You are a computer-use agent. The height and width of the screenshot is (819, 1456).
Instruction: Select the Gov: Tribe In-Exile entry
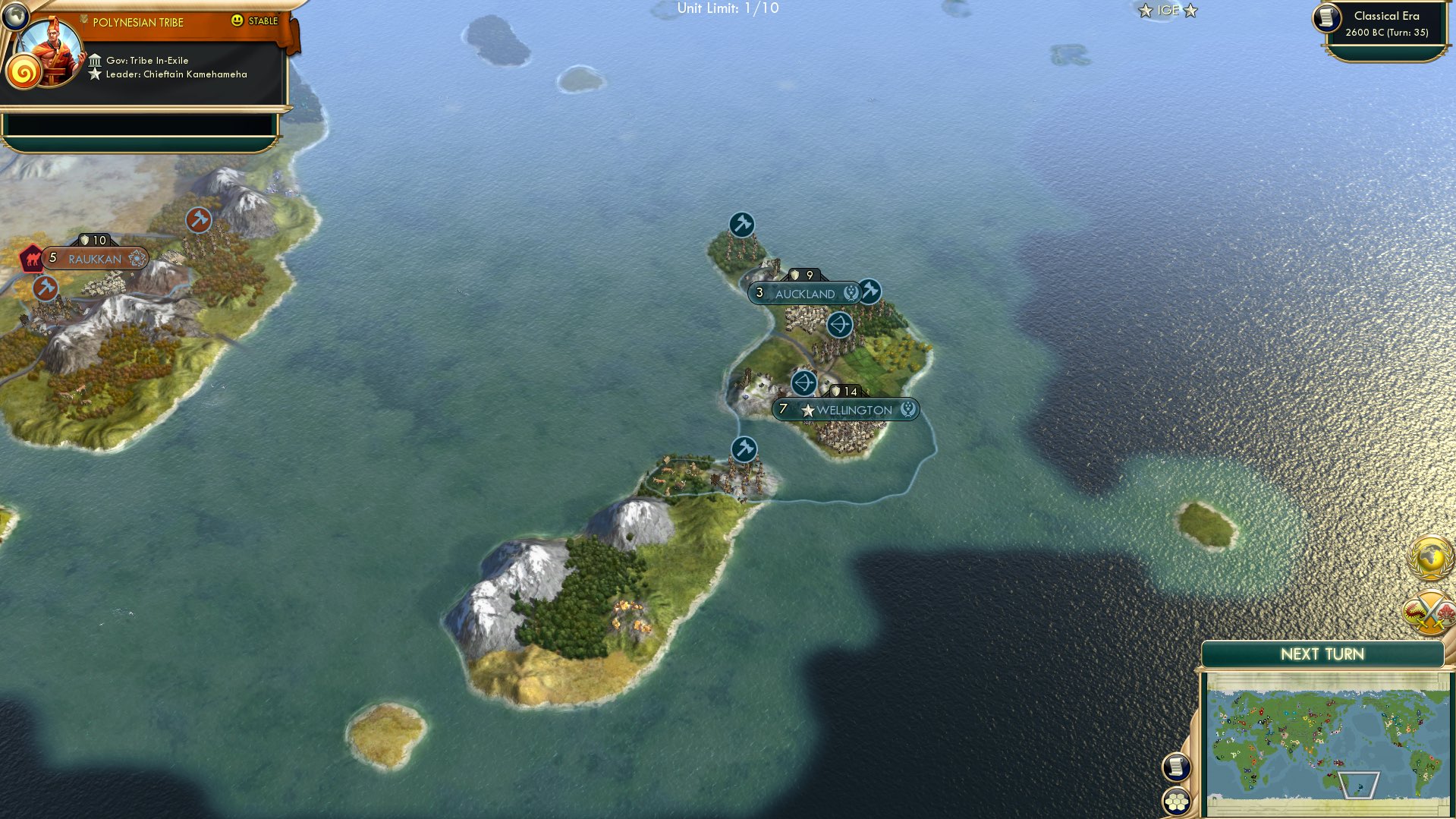[139, 59]
